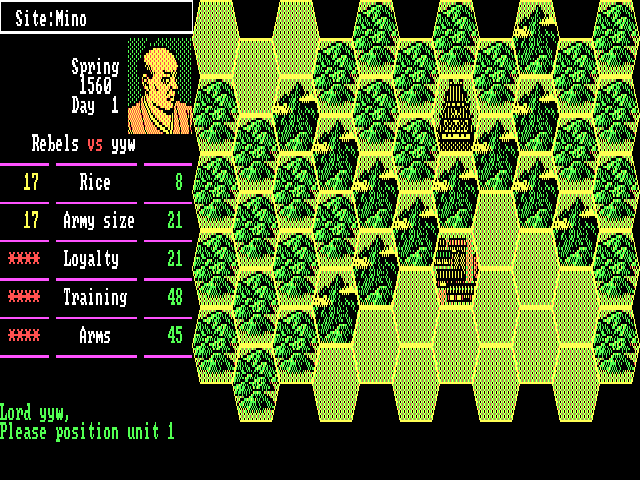The image size is (640, 480).
Task: Select the castle tower hex tile
Action: (456, 117)
